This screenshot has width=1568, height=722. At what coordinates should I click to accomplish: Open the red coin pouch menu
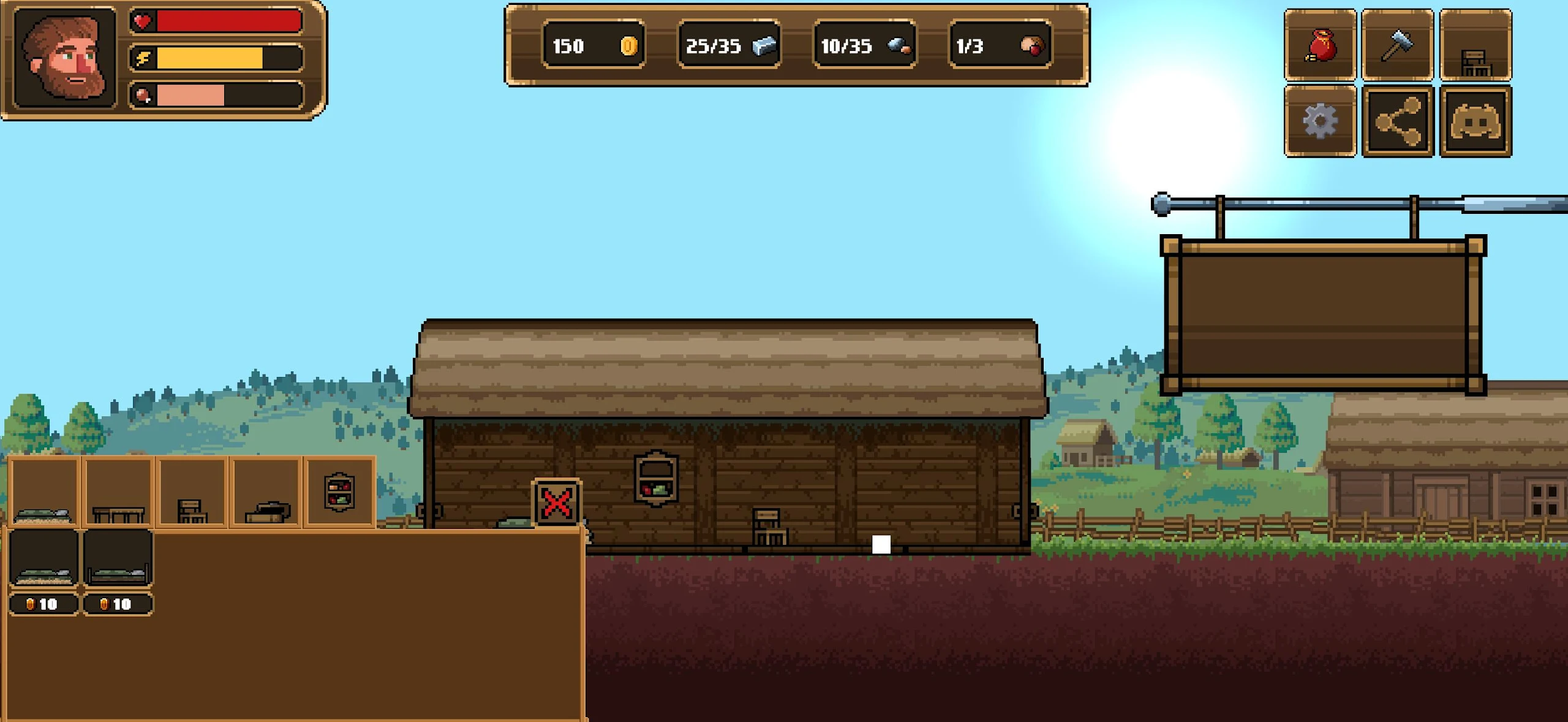pos(1320,45)
